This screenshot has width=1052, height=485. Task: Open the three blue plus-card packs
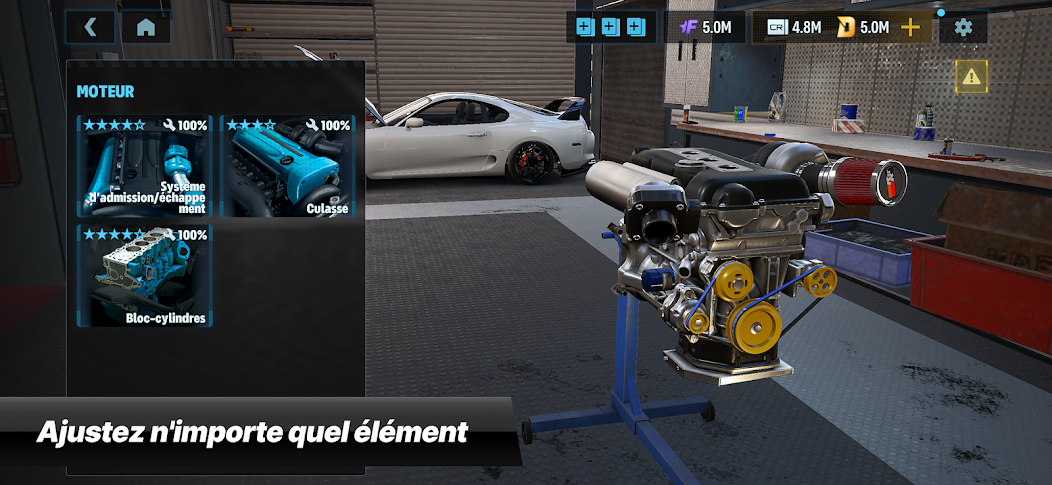[610, 27]
